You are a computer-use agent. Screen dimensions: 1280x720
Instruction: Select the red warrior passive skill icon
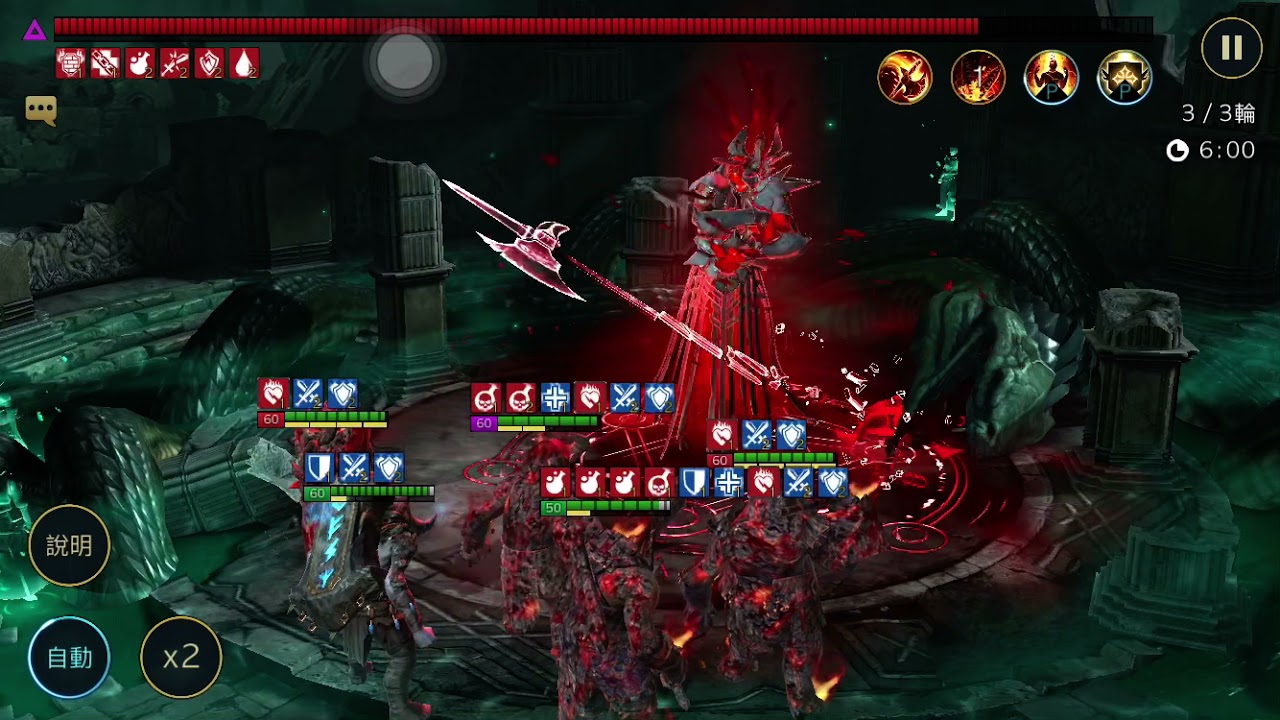click(1051, 77)
